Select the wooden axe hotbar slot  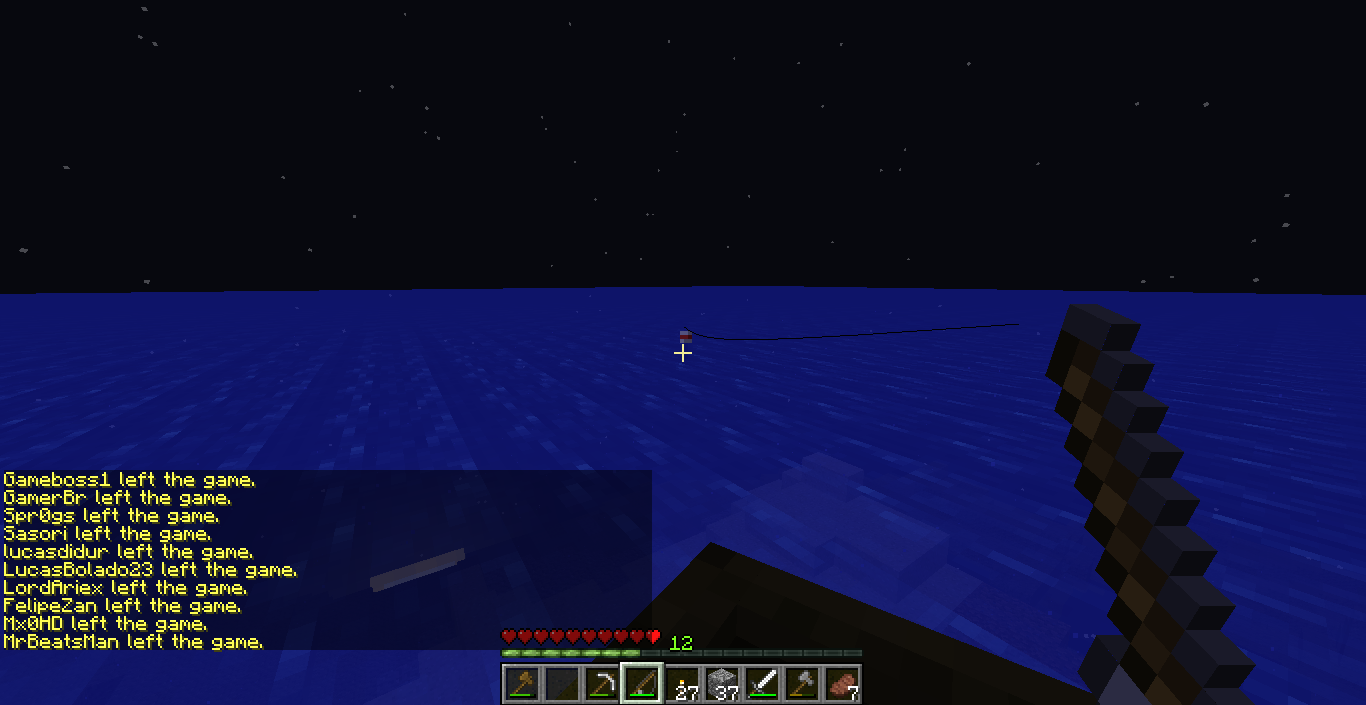click(521, 684)
